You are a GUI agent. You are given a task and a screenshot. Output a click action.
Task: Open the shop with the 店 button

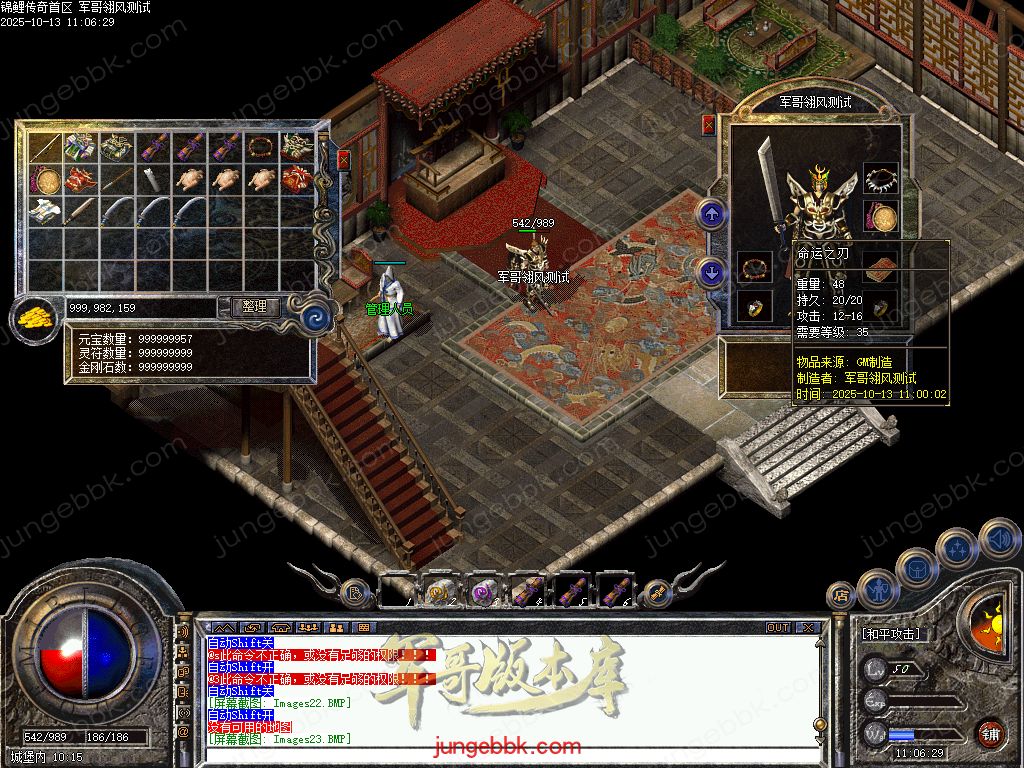tap(840, 595)
